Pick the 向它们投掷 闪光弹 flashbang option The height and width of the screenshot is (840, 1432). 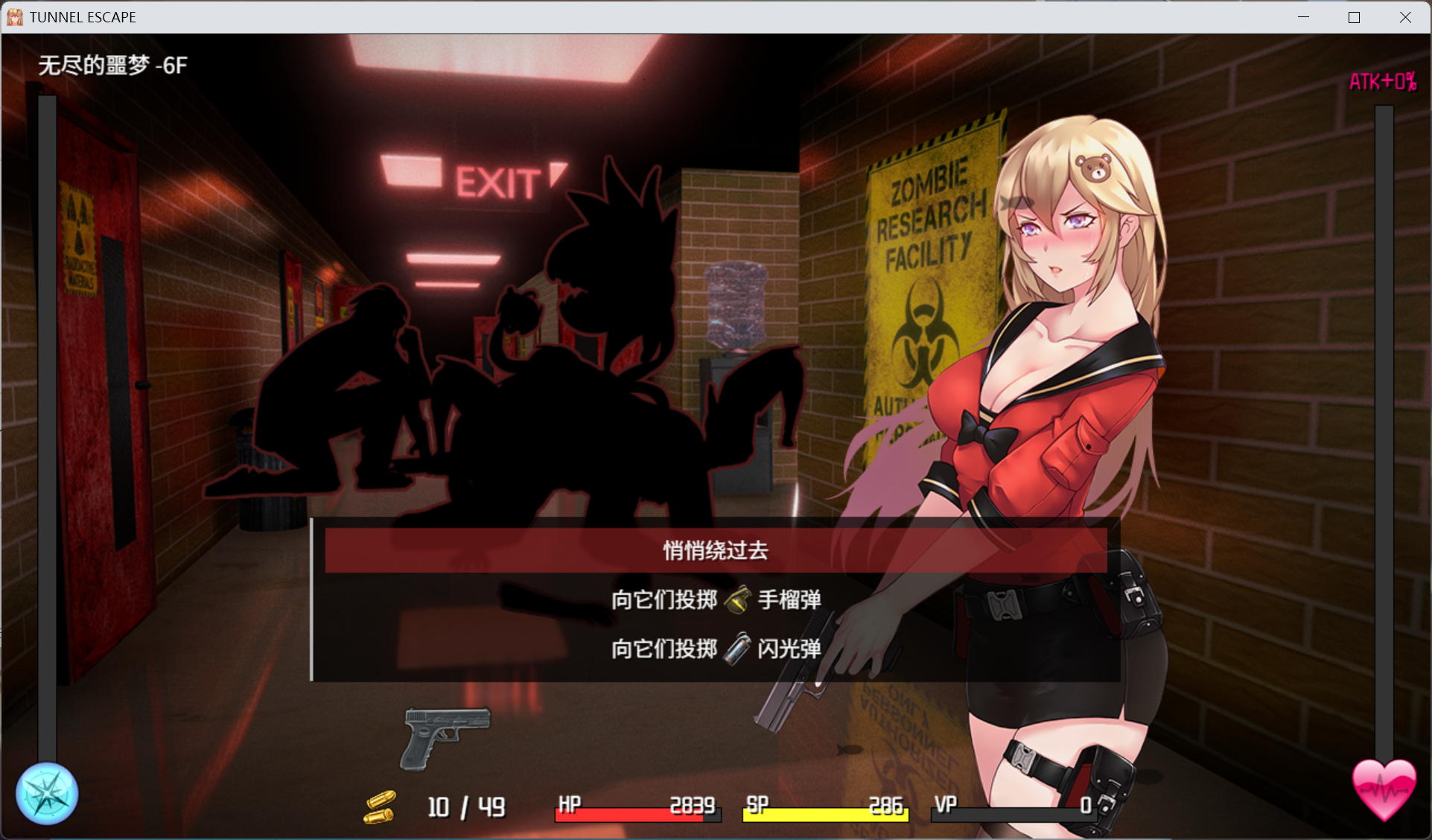coord(715,649)
